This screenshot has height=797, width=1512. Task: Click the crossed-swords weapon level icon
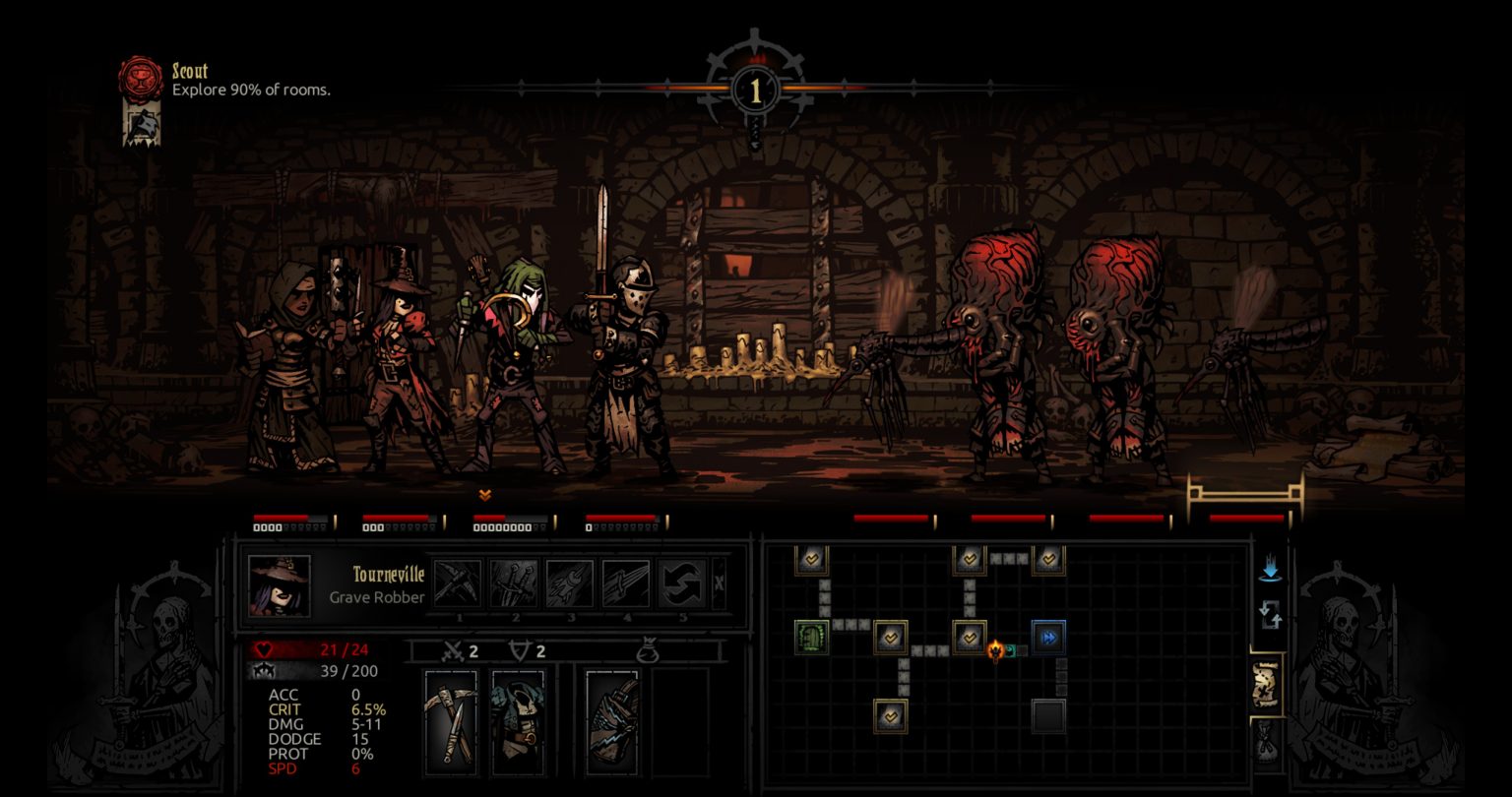click(x=453, y=651)
